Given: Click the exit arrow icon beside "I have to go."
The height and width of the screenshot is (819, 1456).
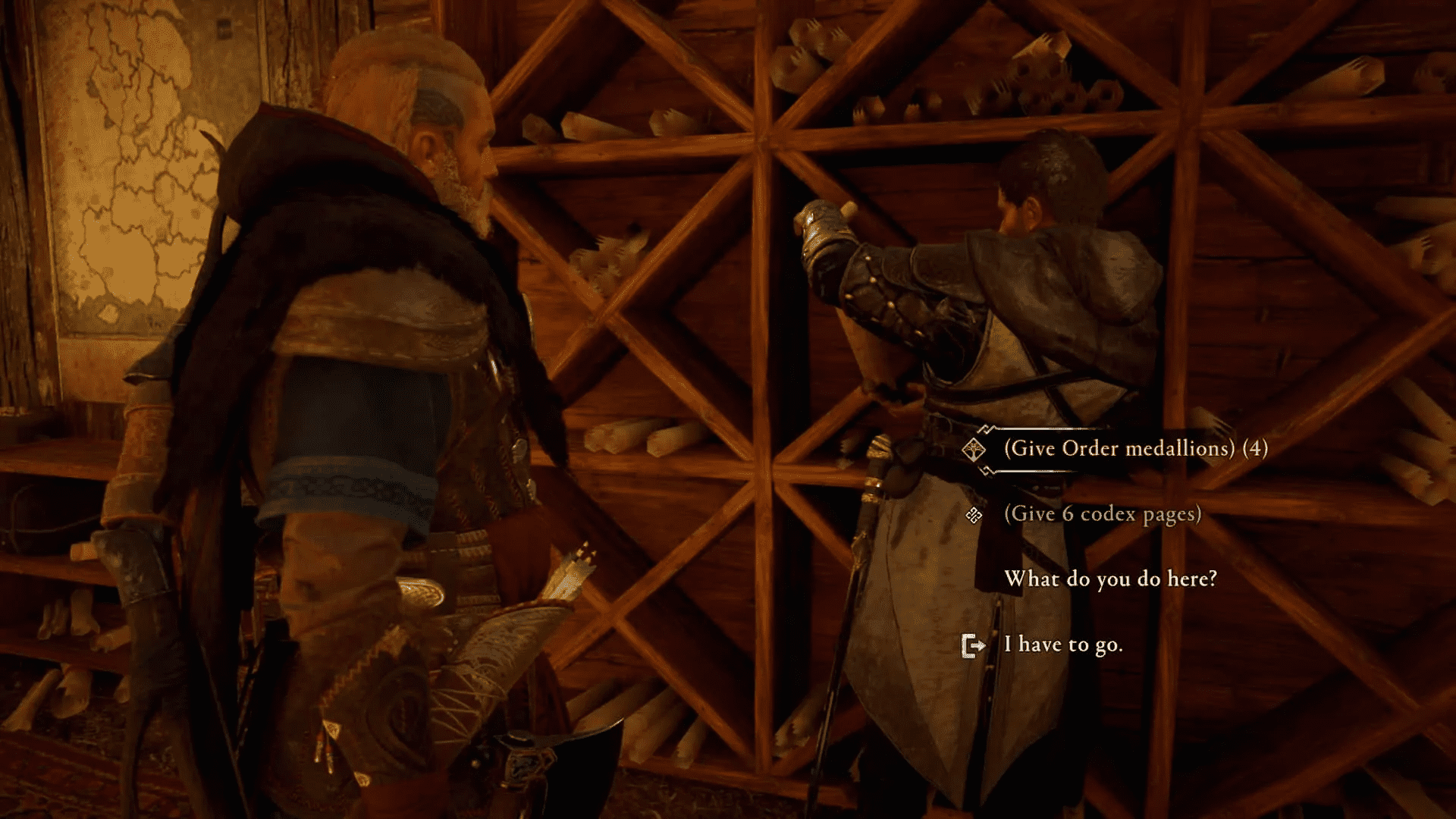Looking at the screenshot, I should pos(974,645).
